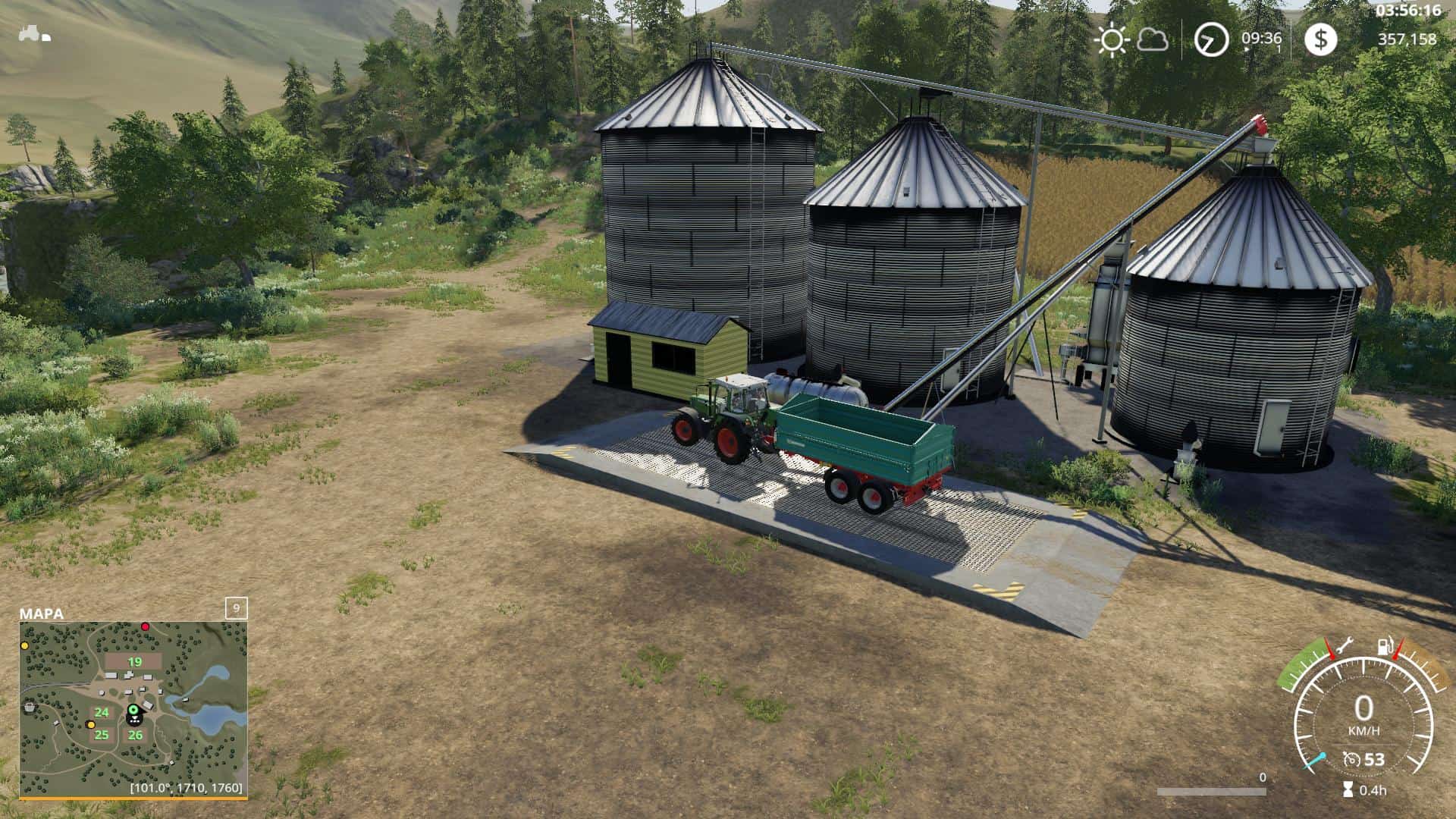Click the green player marker on the minimap
Screen dimensions: 1456x819
(x=133, y=710)
